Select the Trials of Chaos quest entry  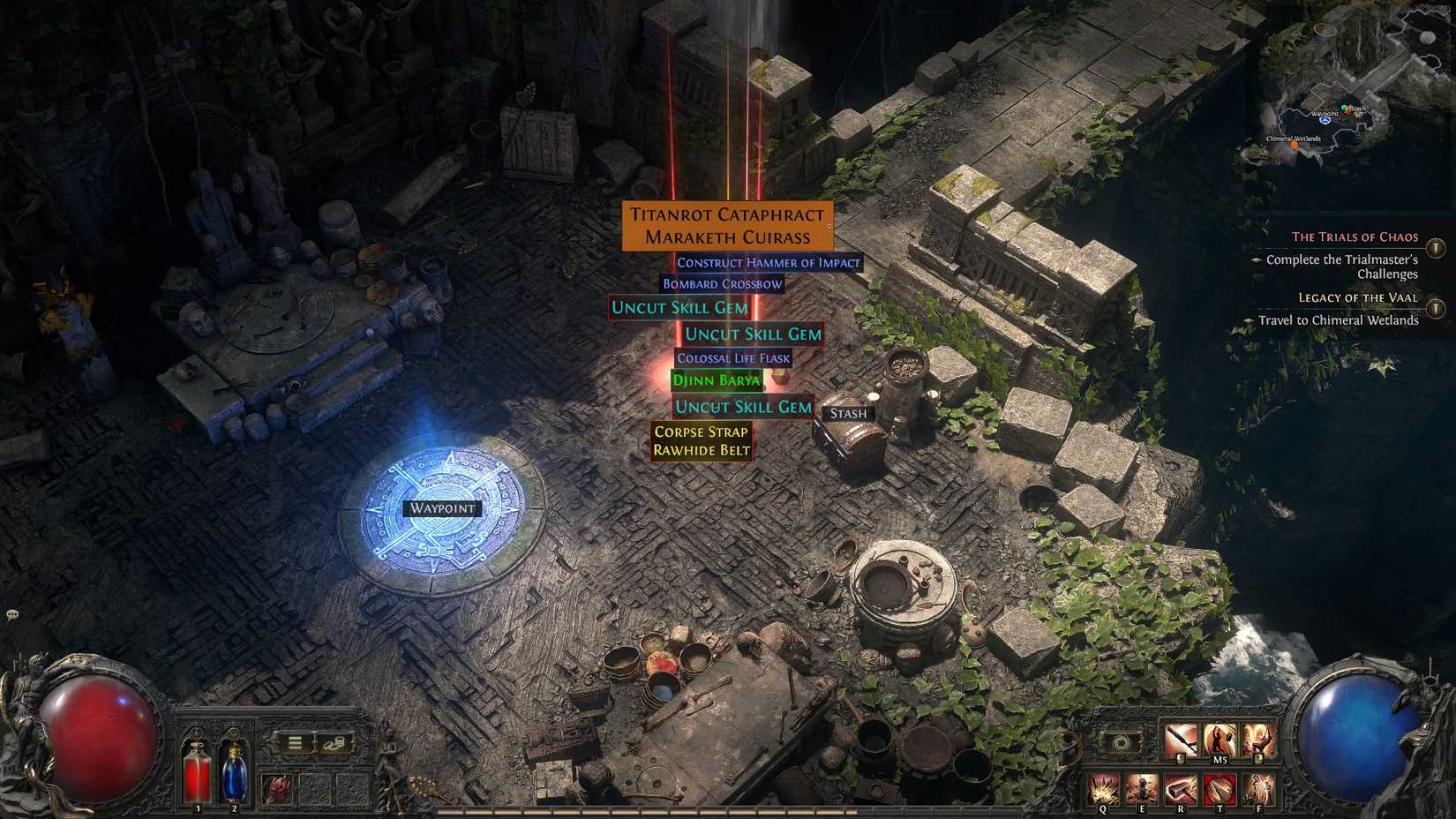pos(1355,237)
